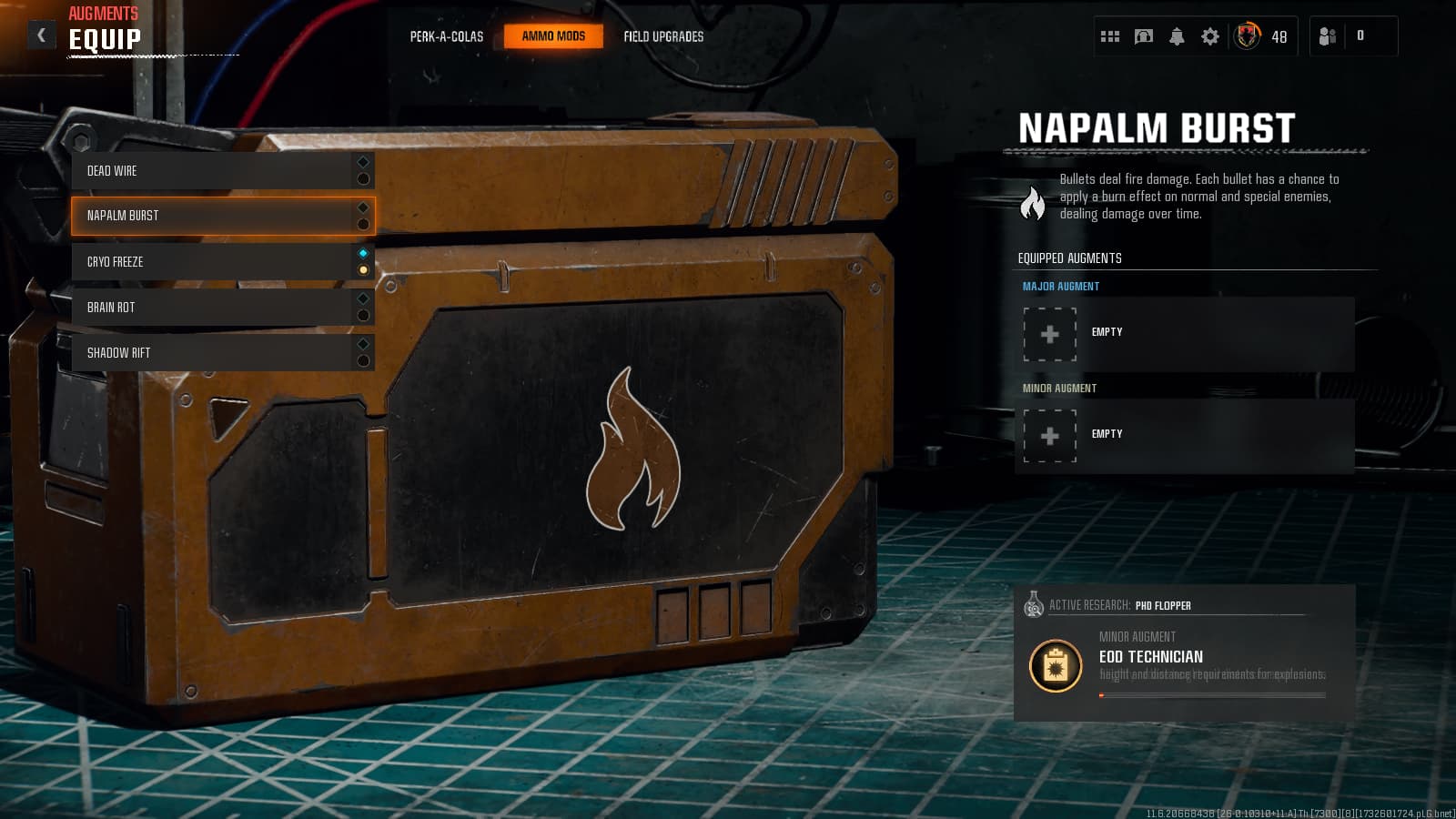The image size is (1456, 819).
Task: Switch to the Perk-A-Colas tab
Action: click(x=446, y=36)
